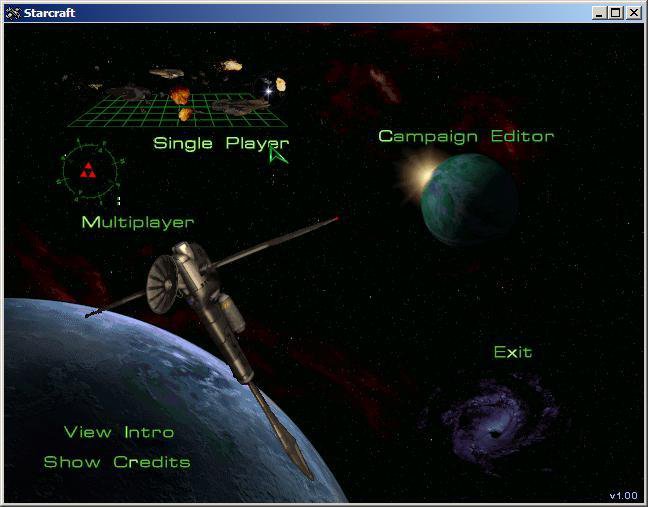Open the Multiplayer menu

click(x=137, y=222)
